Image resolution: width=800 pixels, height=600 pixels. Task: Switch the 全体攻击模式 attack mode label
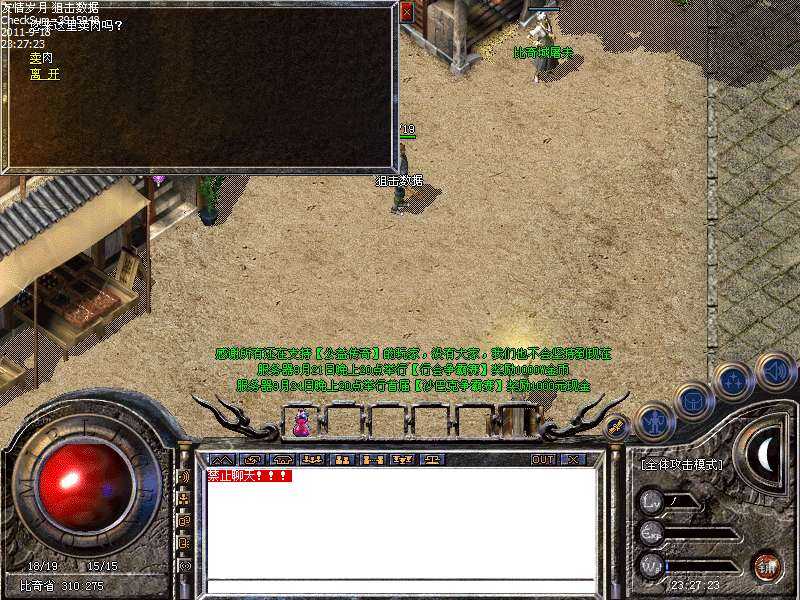pyautogui.click(x=681, y=465)
